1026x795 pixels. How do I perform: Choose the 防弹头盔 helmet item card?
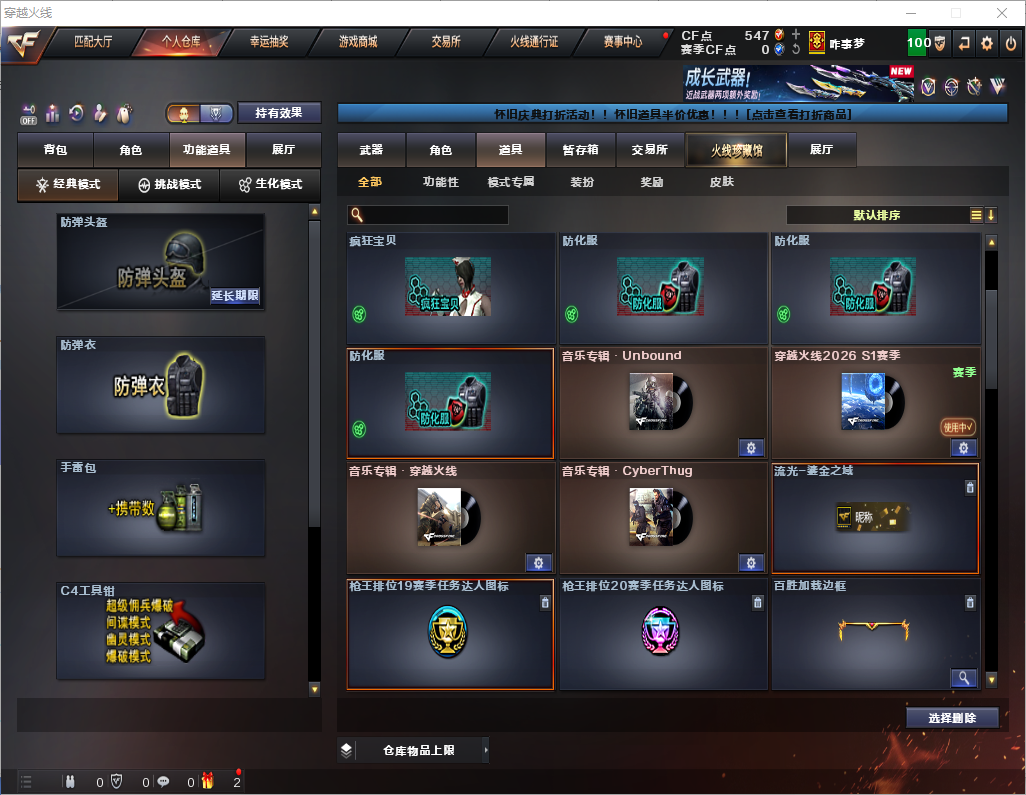[x=161, y=261]
